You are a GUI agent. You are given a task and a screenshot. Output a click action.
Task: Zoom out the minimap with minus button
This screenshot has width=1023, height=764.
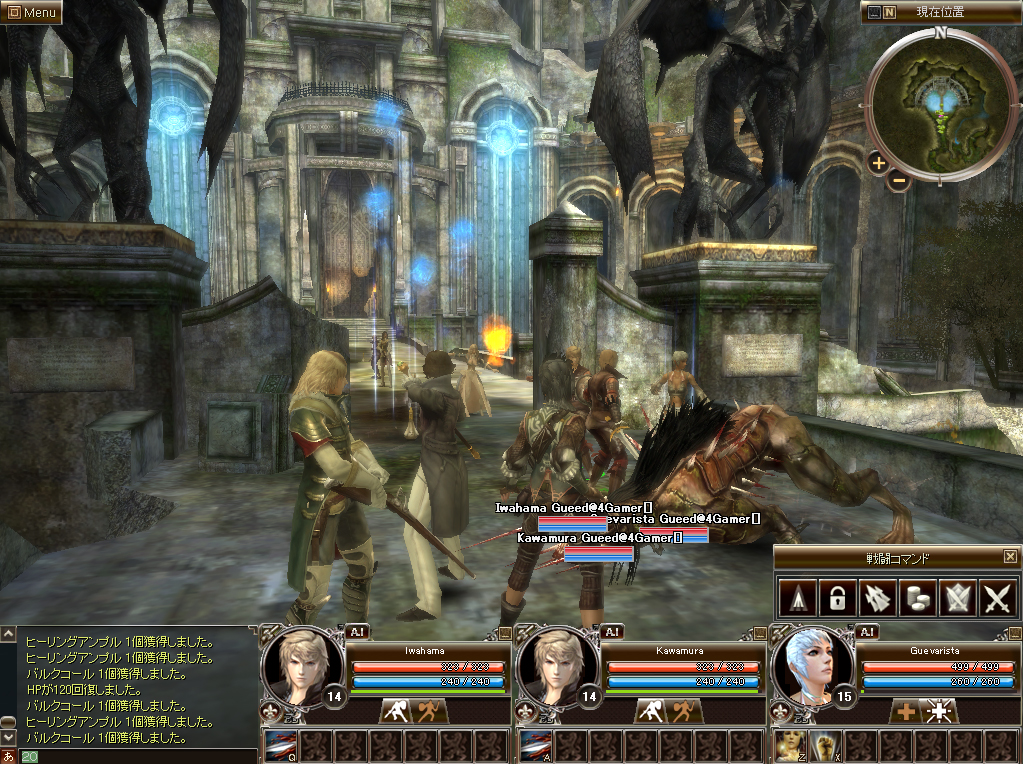(x=897, y=181)
